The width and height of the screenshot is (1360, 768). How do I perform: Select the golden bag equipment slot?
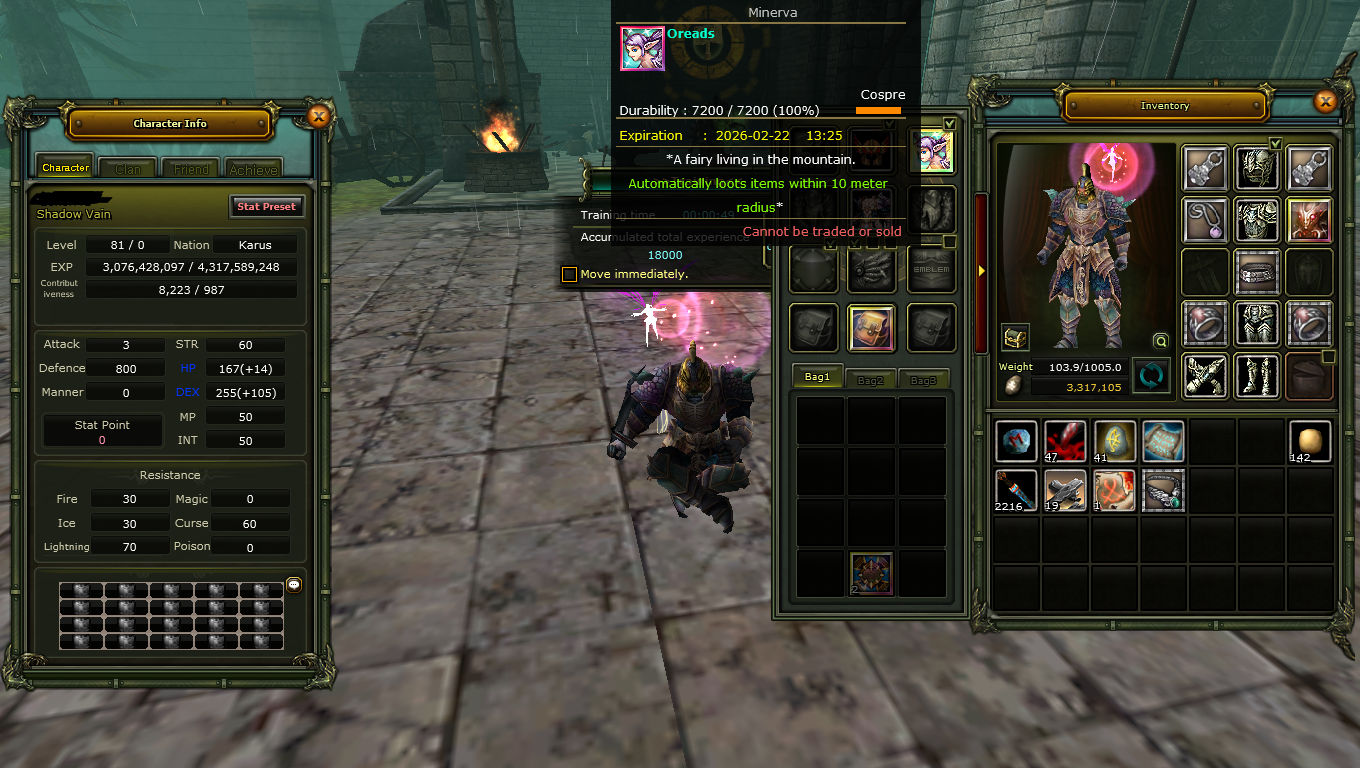pyautogui.click(x=871, y=327)
